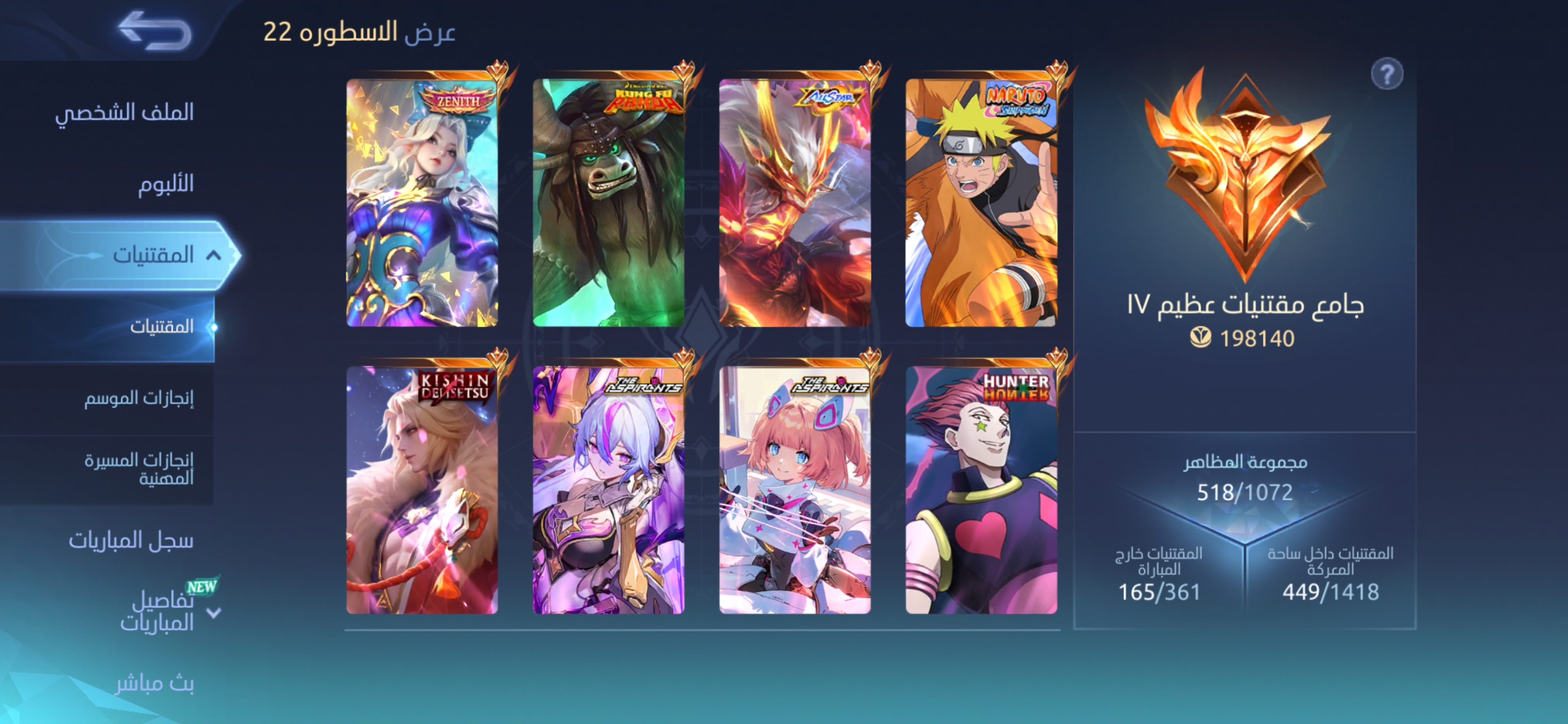
Task: Switch to the الألبوم album tab
Action: pos(165,184)
